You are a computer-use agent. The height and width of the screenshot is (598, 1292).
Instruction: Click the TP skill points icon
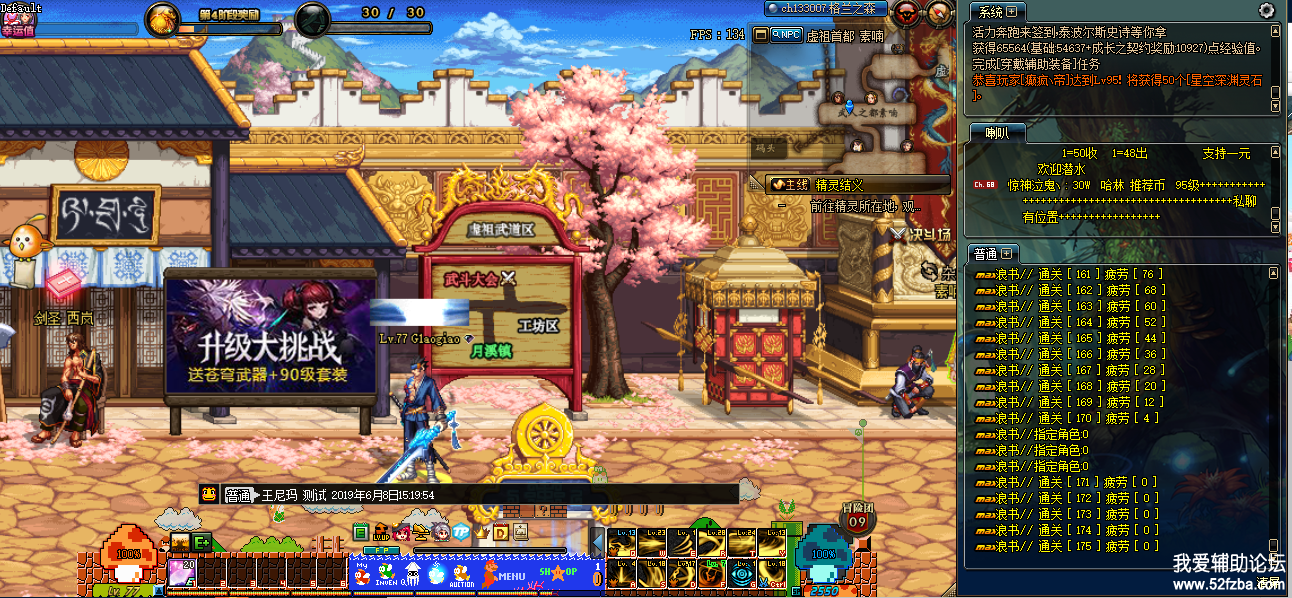[x=461, y=531]
